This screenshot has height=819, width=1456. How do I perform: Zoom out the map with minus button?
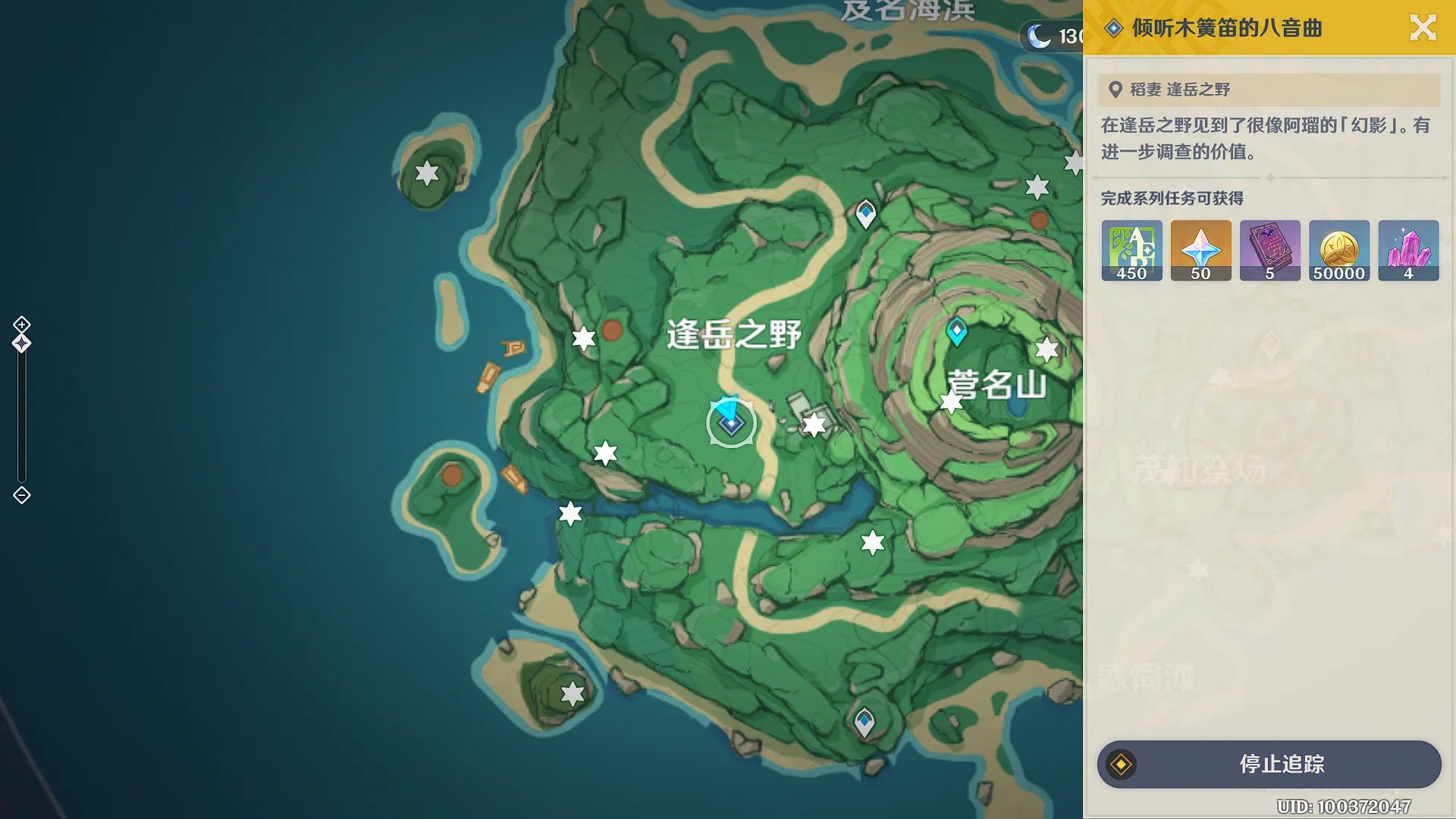21,495
